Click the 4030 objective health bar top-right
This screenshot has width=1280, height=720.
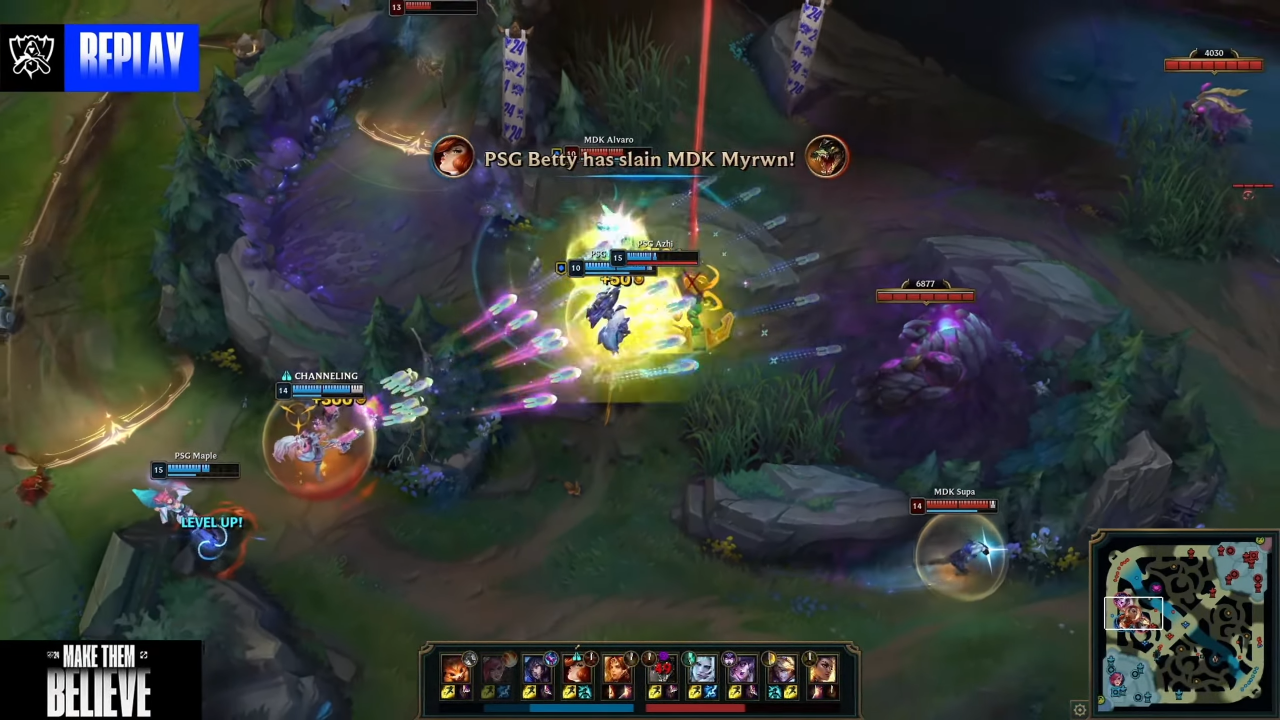[x=1213, y=63]
